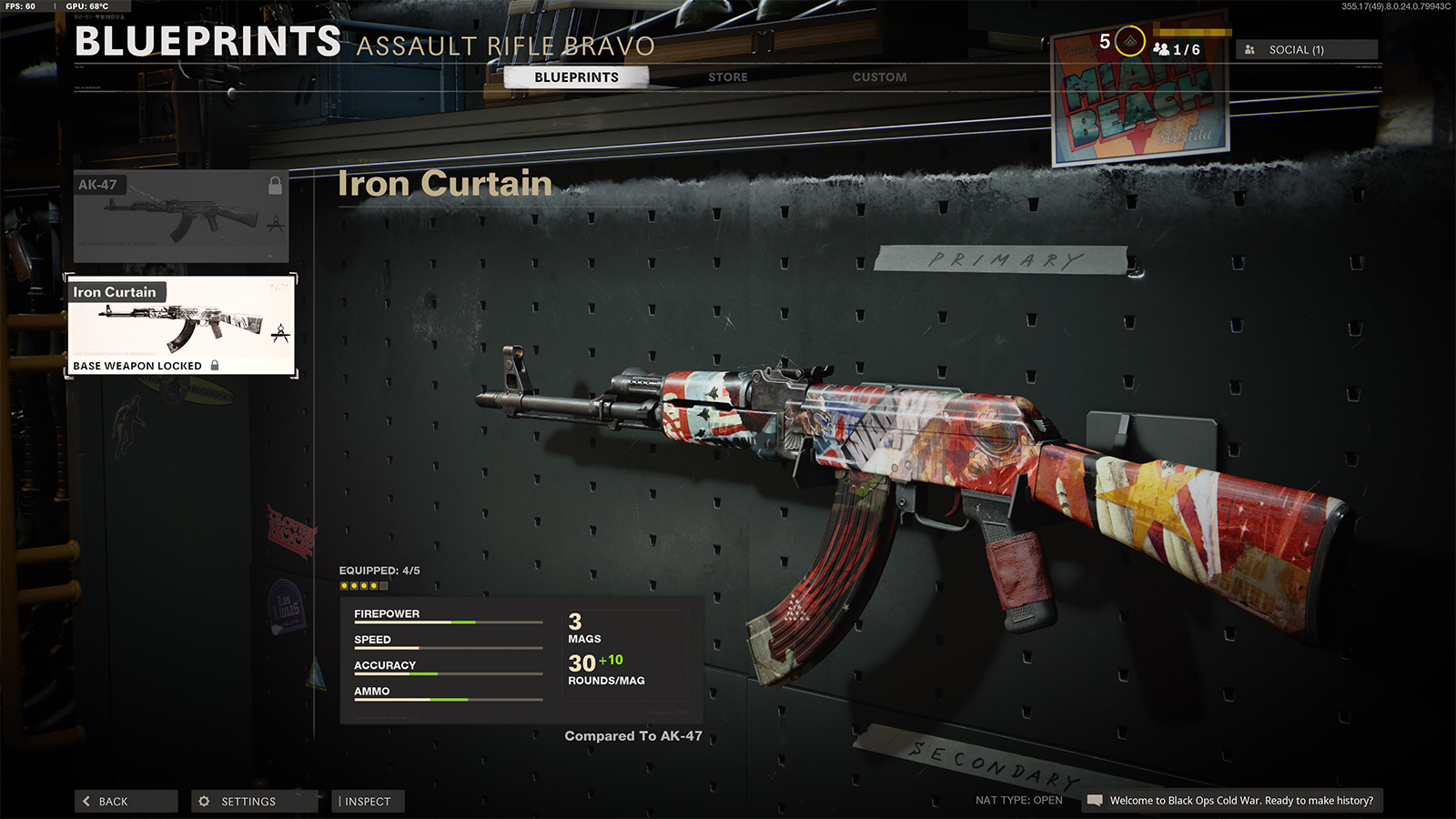Click the Inspect button
This screenshot has height=819, width=1456.
click(368, 801)
